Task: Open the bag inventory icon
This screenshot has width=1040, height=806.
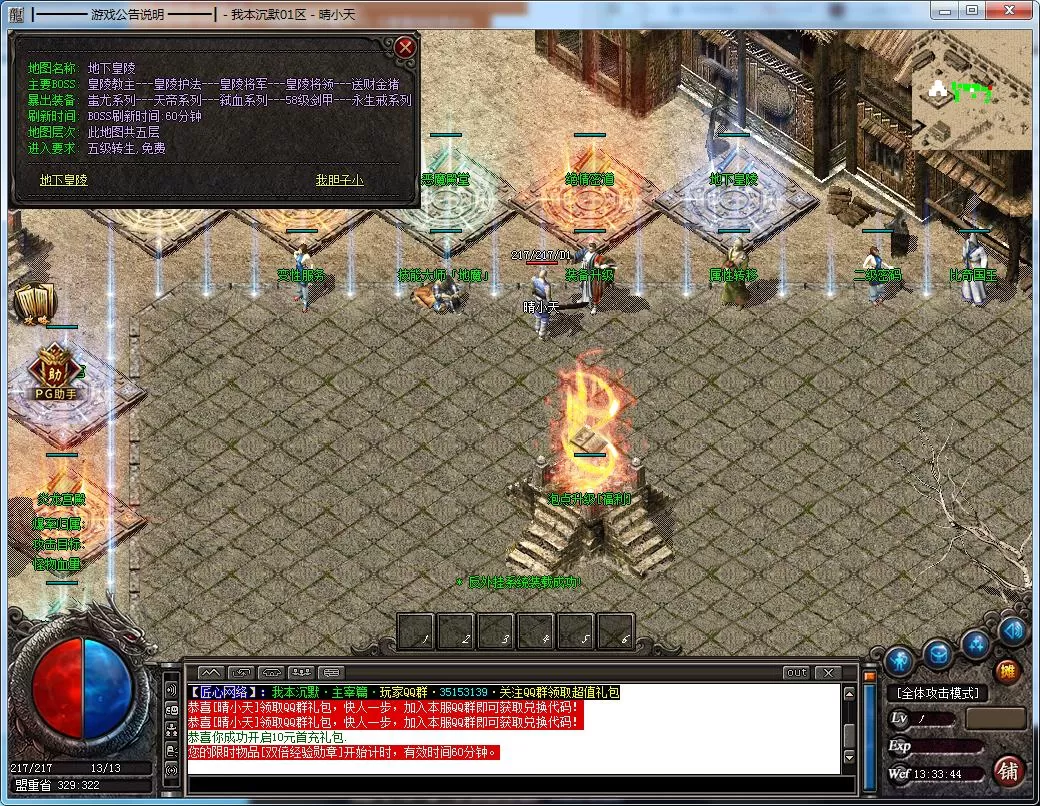Action: (x=937, y=655)
